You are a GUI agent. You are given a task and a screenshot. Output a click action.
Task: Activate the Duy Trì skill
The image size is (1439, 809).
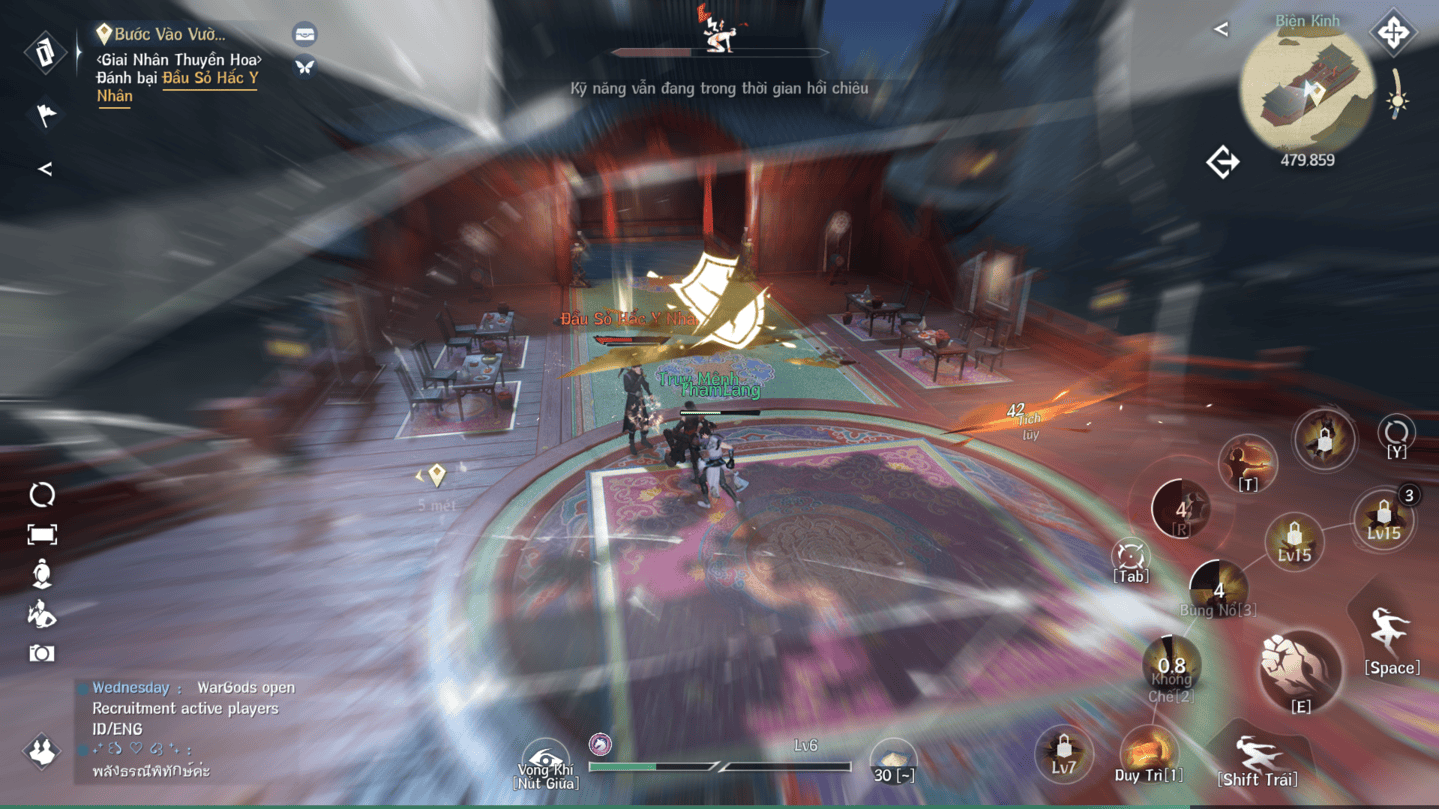pos(1148,752)
